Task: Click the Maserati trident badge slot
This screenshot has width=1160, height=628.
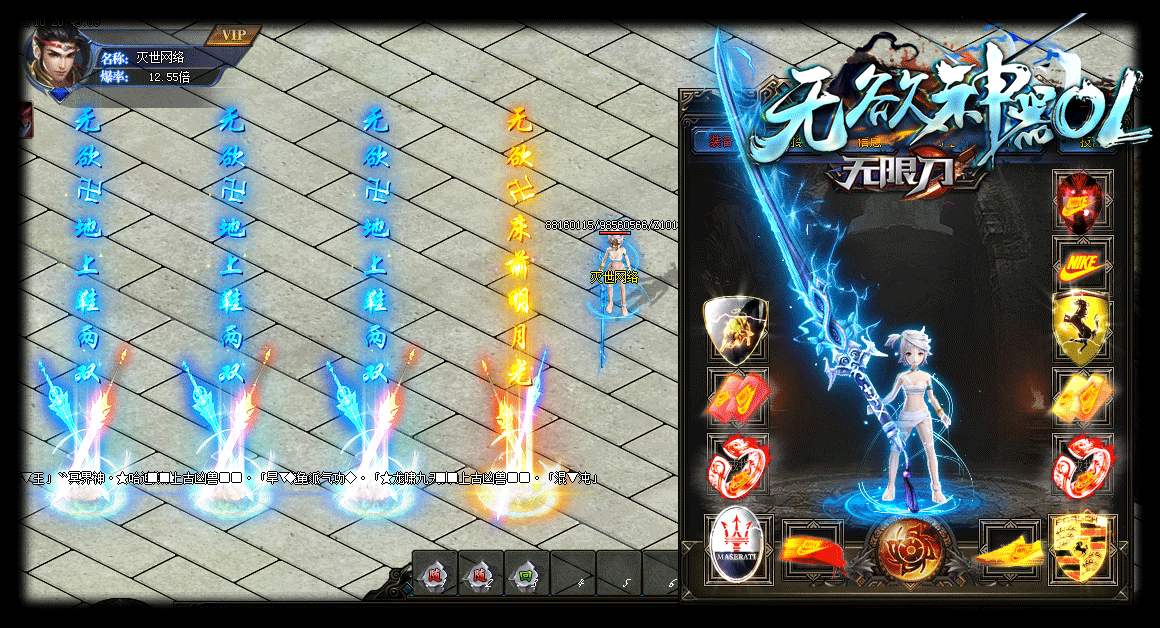Action: [x=739, y=547]
